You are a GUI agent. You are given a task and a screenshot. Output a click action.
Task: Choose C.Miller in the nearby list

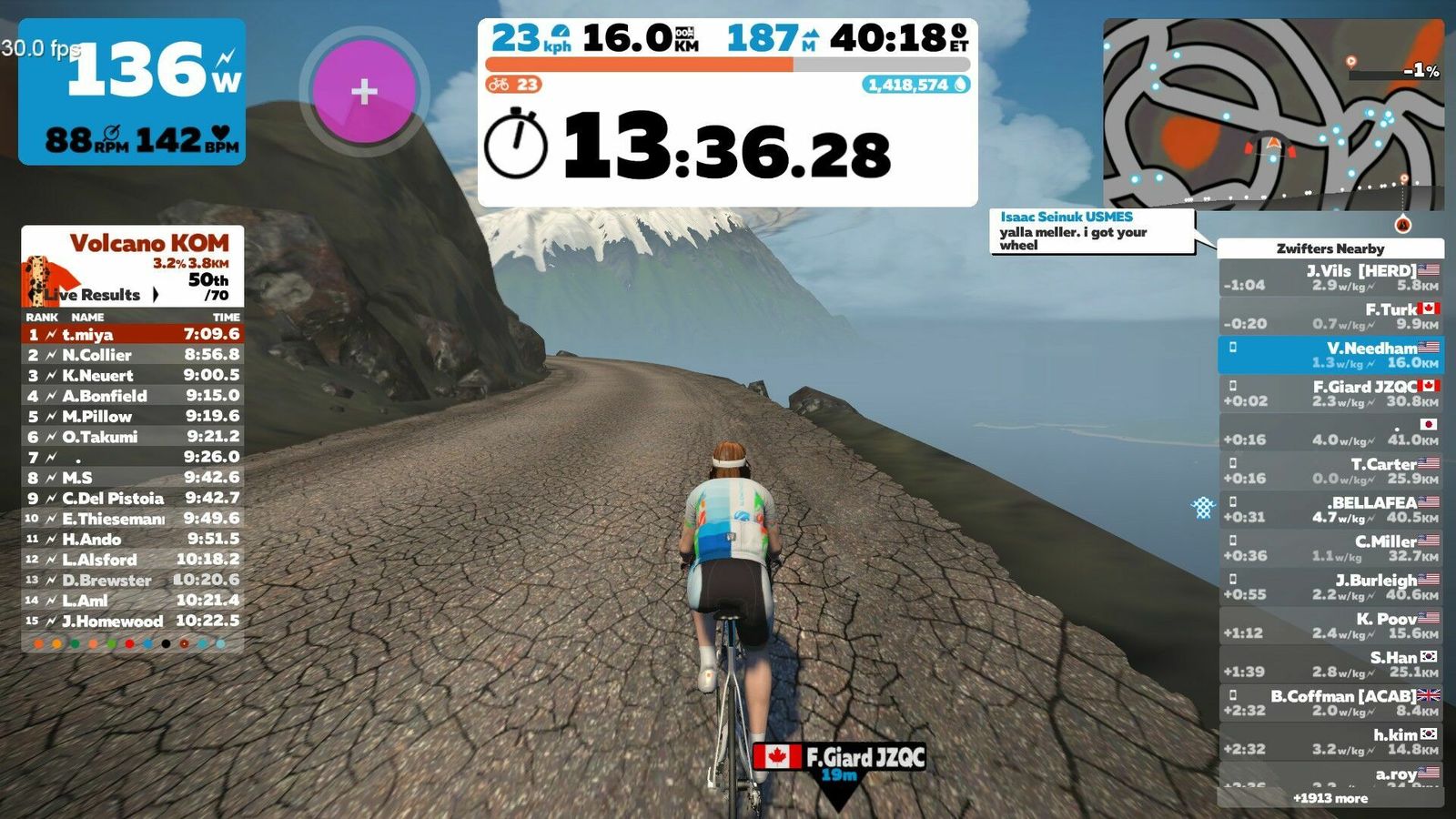(1330, 548)
